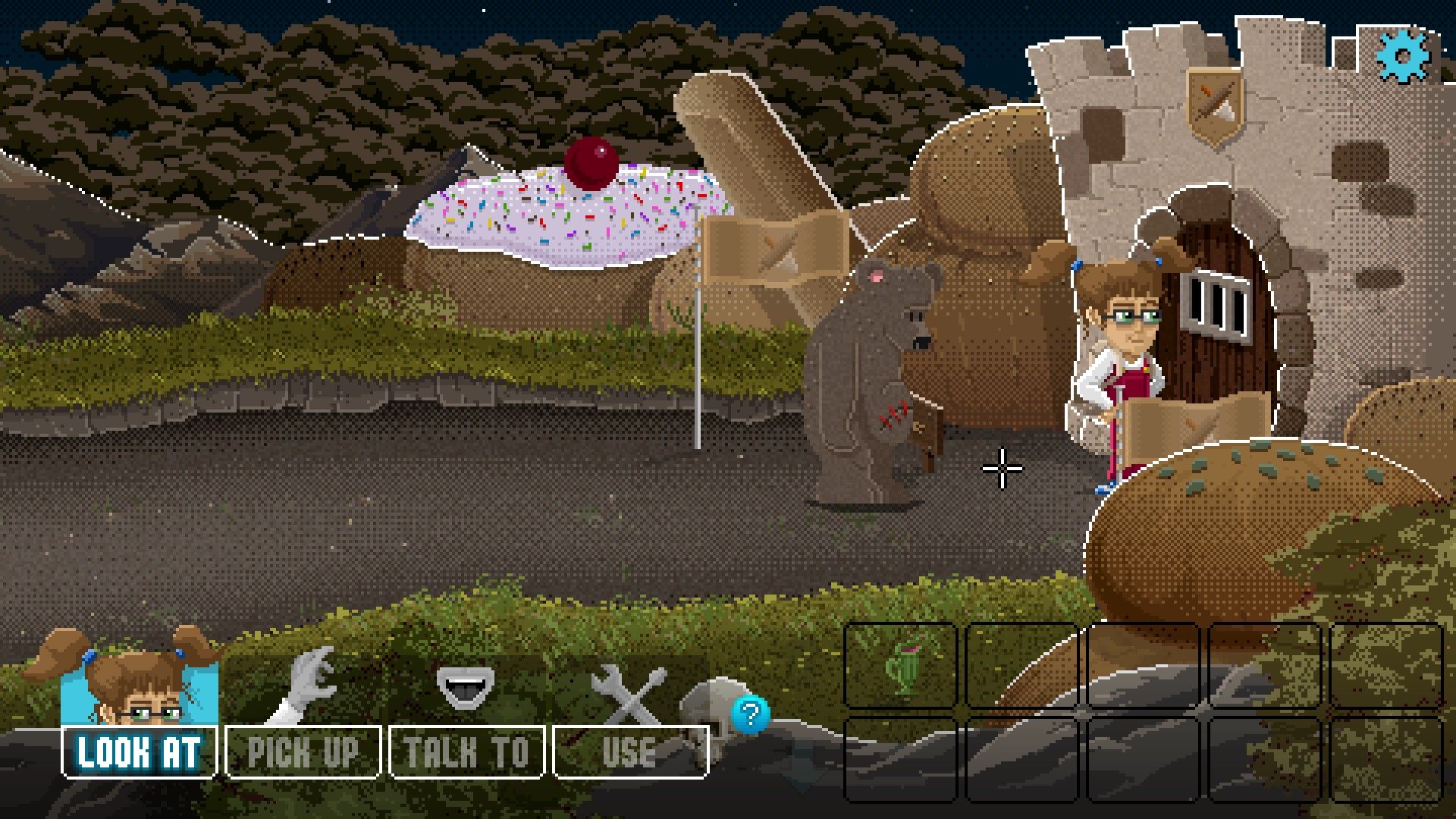Click the white banner flag pole
This screenshot has height=819, width=1456.
(x=696, y=341)
